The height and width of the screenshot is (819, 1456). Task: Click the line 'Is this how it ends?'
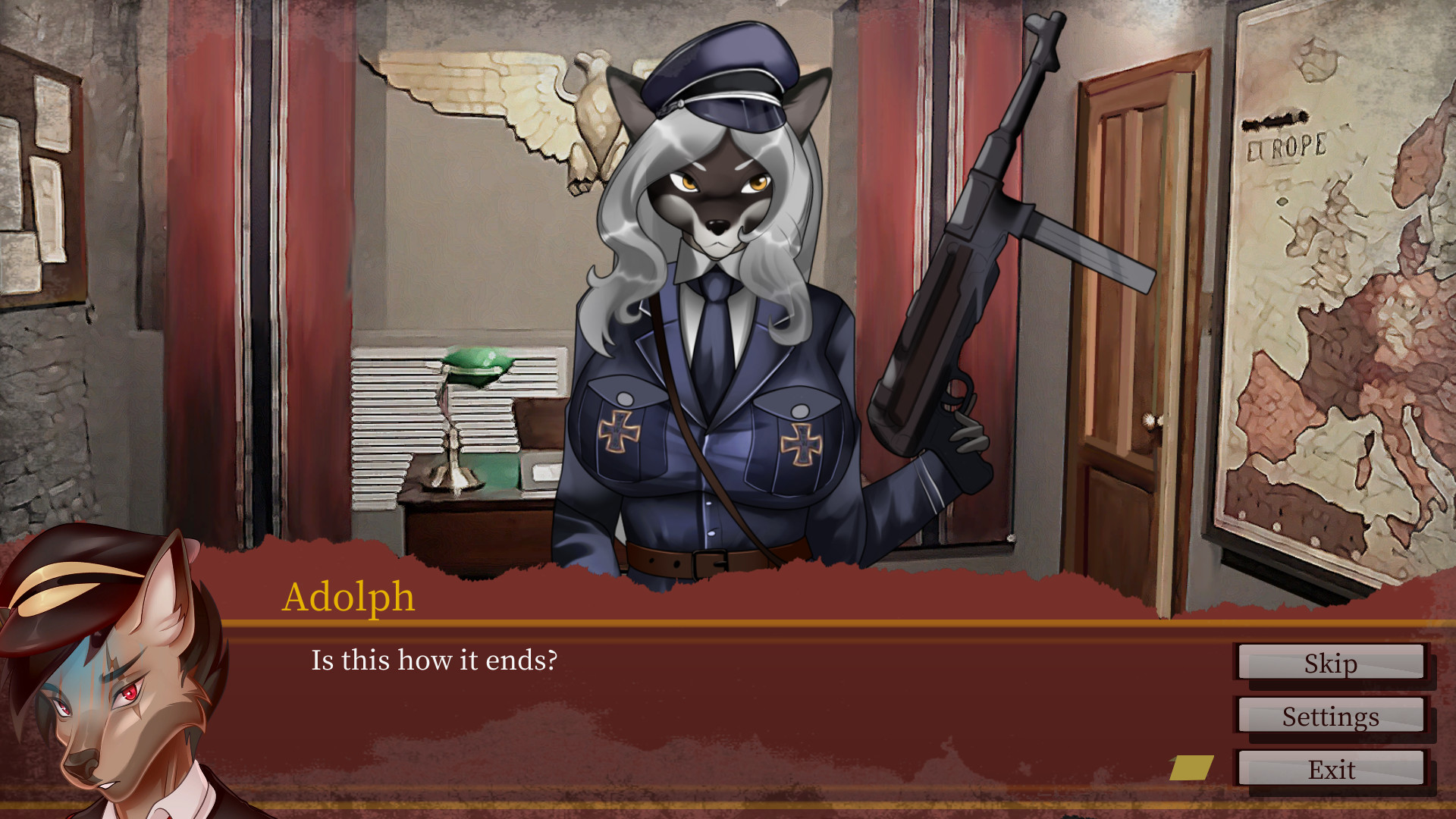(435, 661)
